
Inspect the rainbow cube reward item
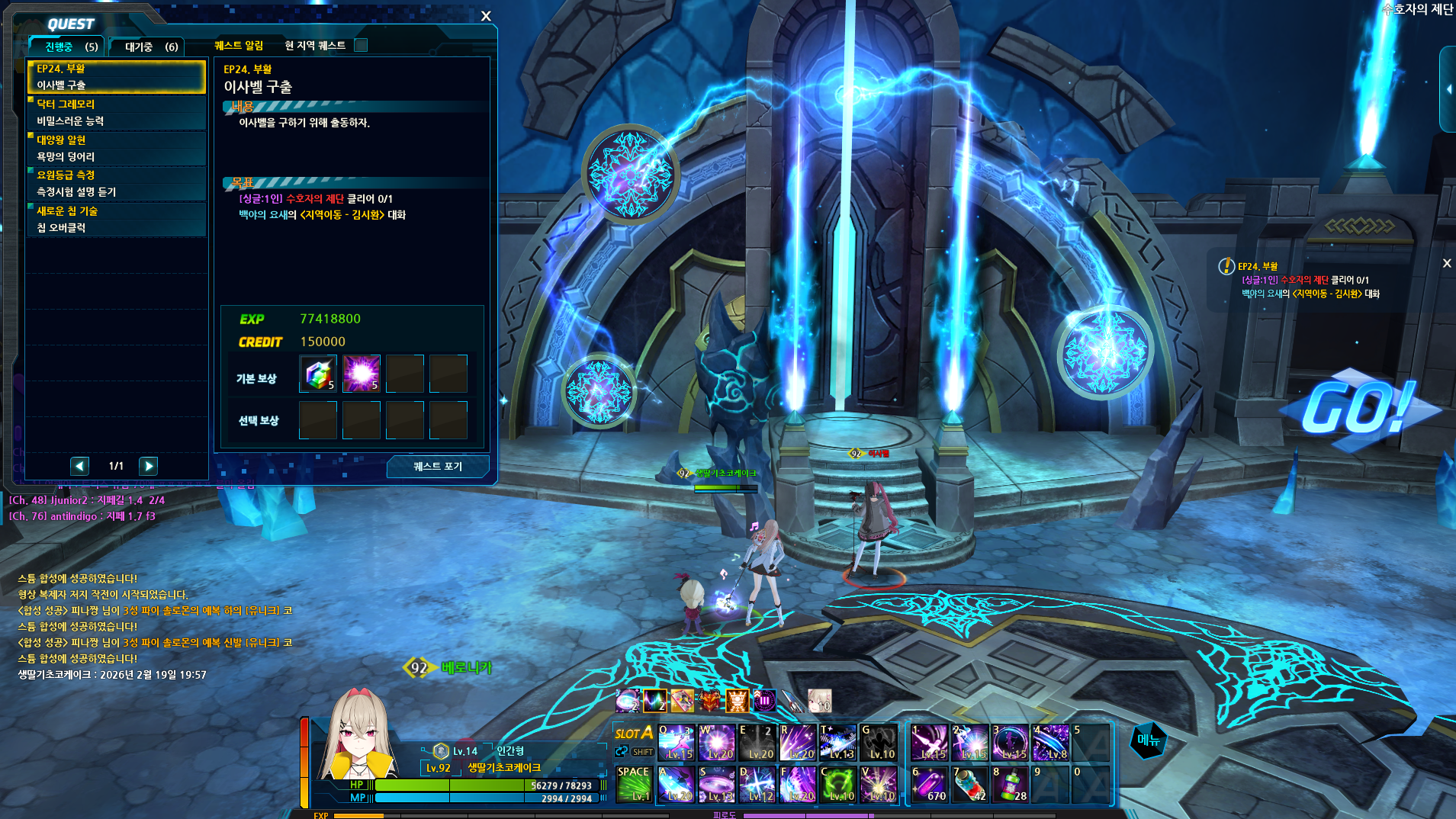[318, 374]
